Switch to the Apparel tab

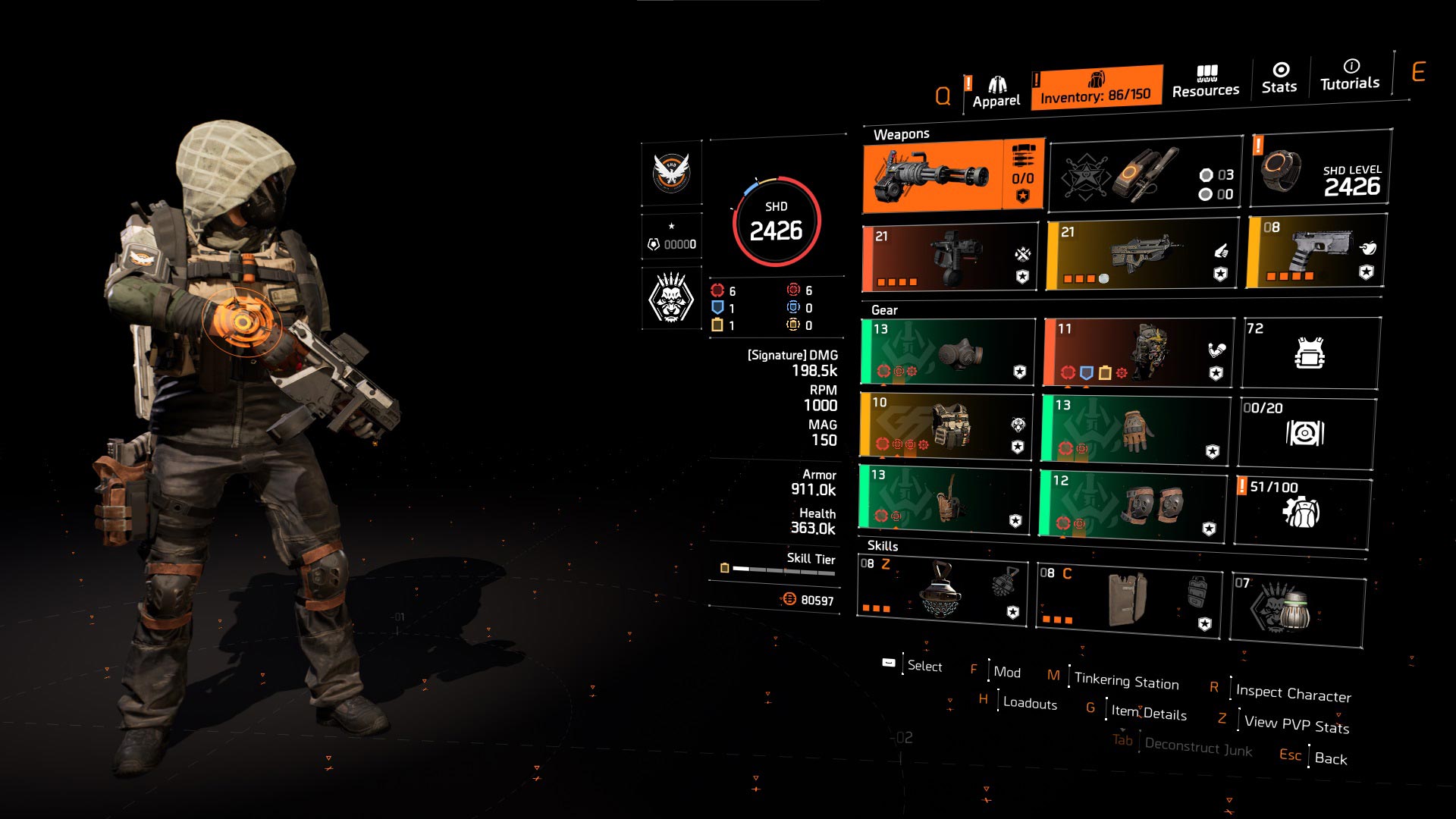996,93
